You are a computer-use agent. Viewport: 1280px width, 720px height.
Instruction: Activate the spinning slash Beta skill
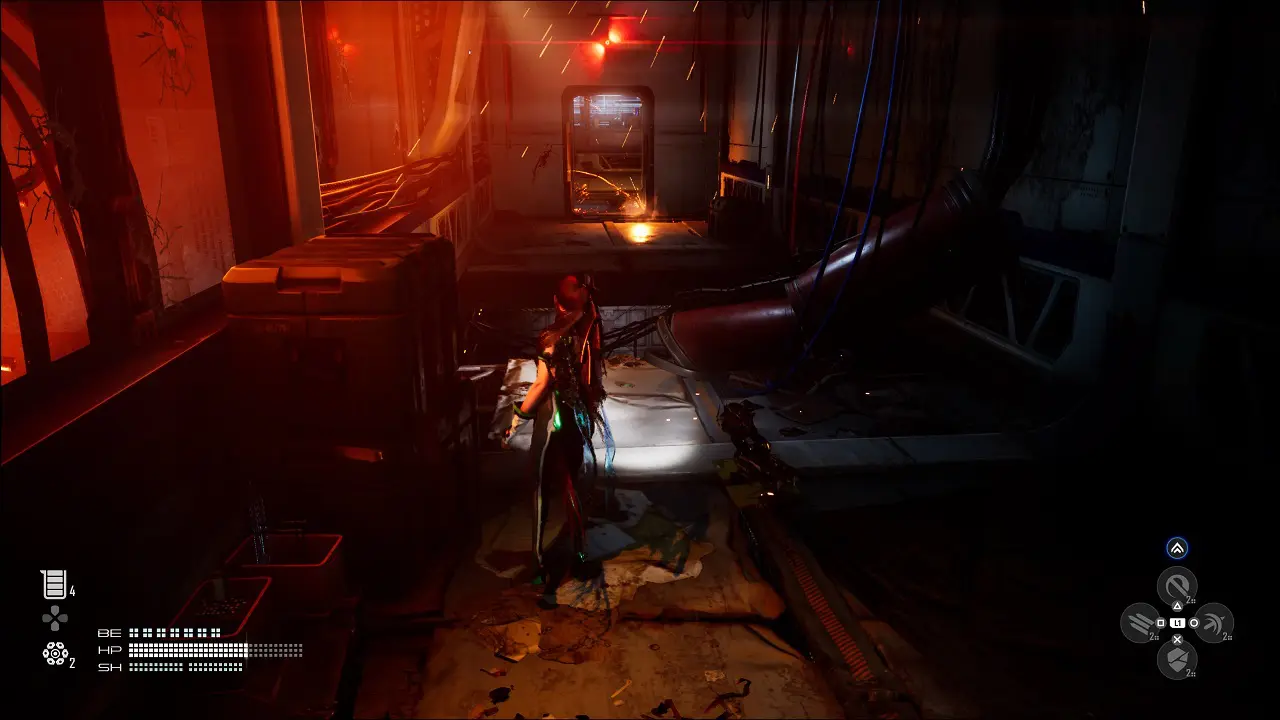coord(1177,585)
